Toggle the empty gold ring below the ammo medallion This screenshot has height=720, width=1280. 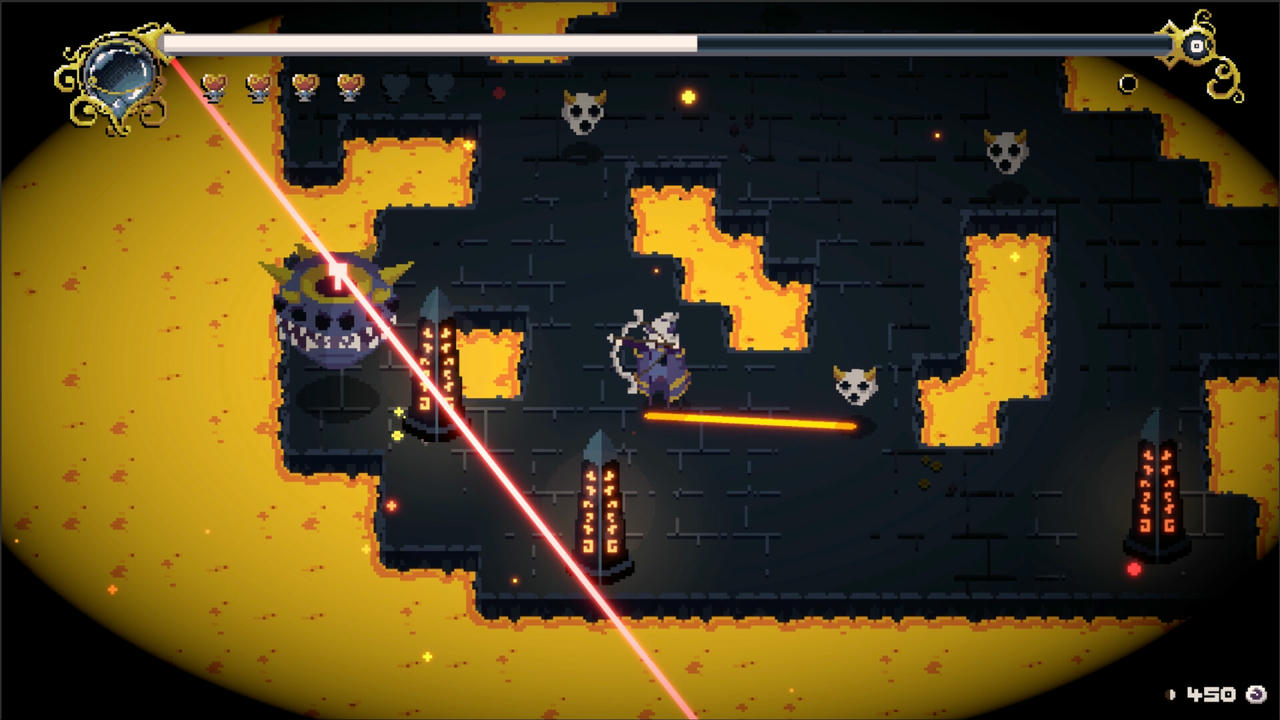click(1129, 83)
